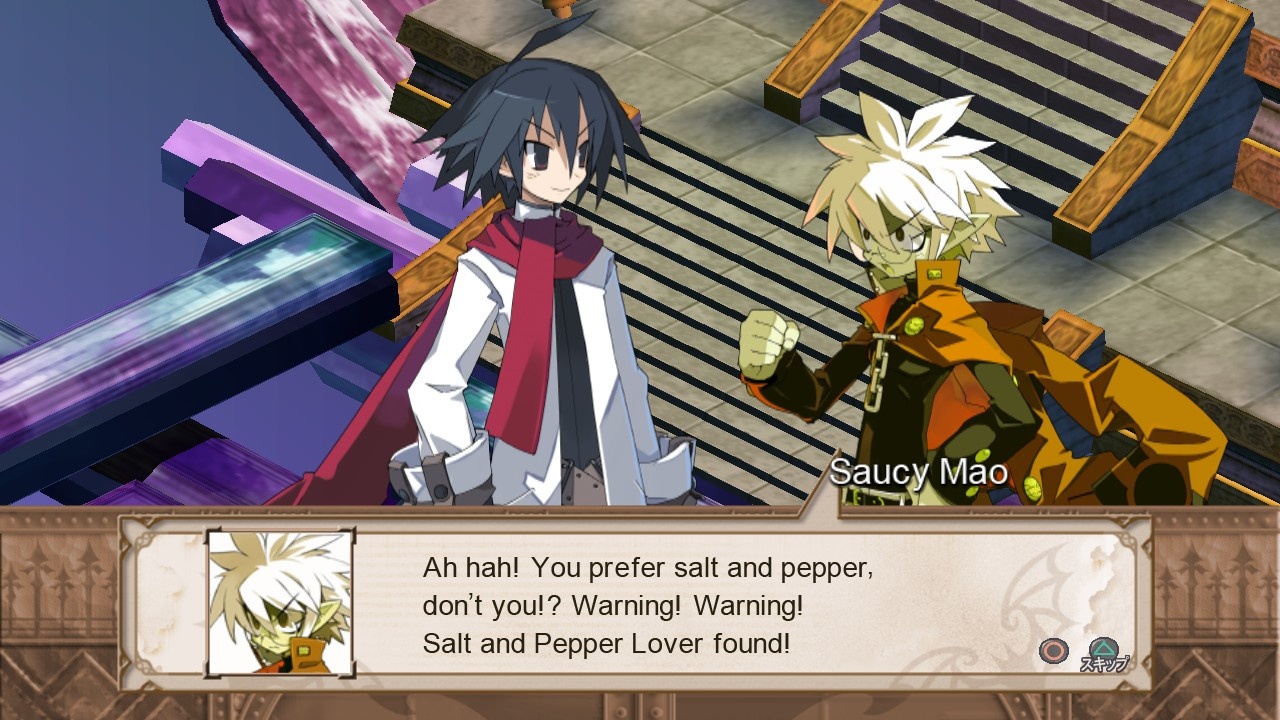Advance dialogue by clicking the text box
Screen dimensions: 1280x720
click(x=650, y=605)
